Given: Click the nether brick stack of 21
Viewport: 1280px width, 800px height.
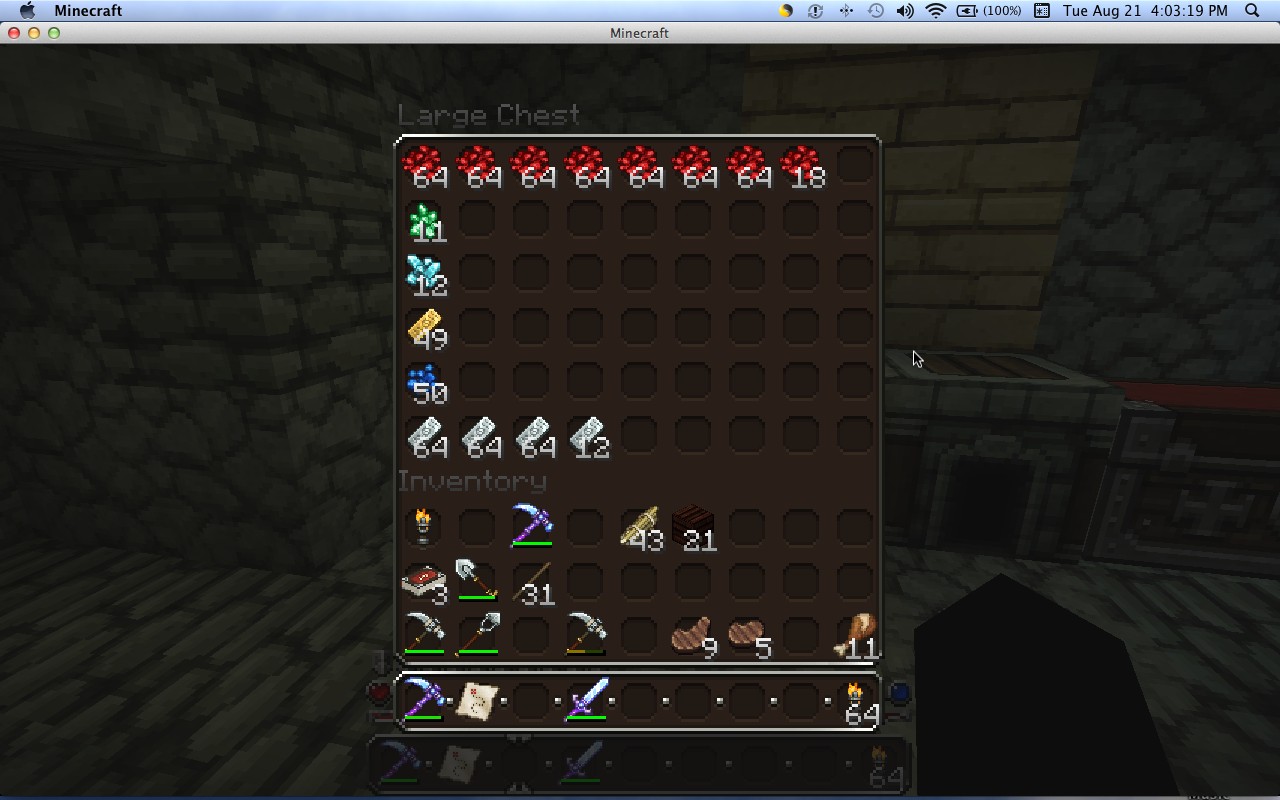Looking at the screenshot, I should coord(694,527).
